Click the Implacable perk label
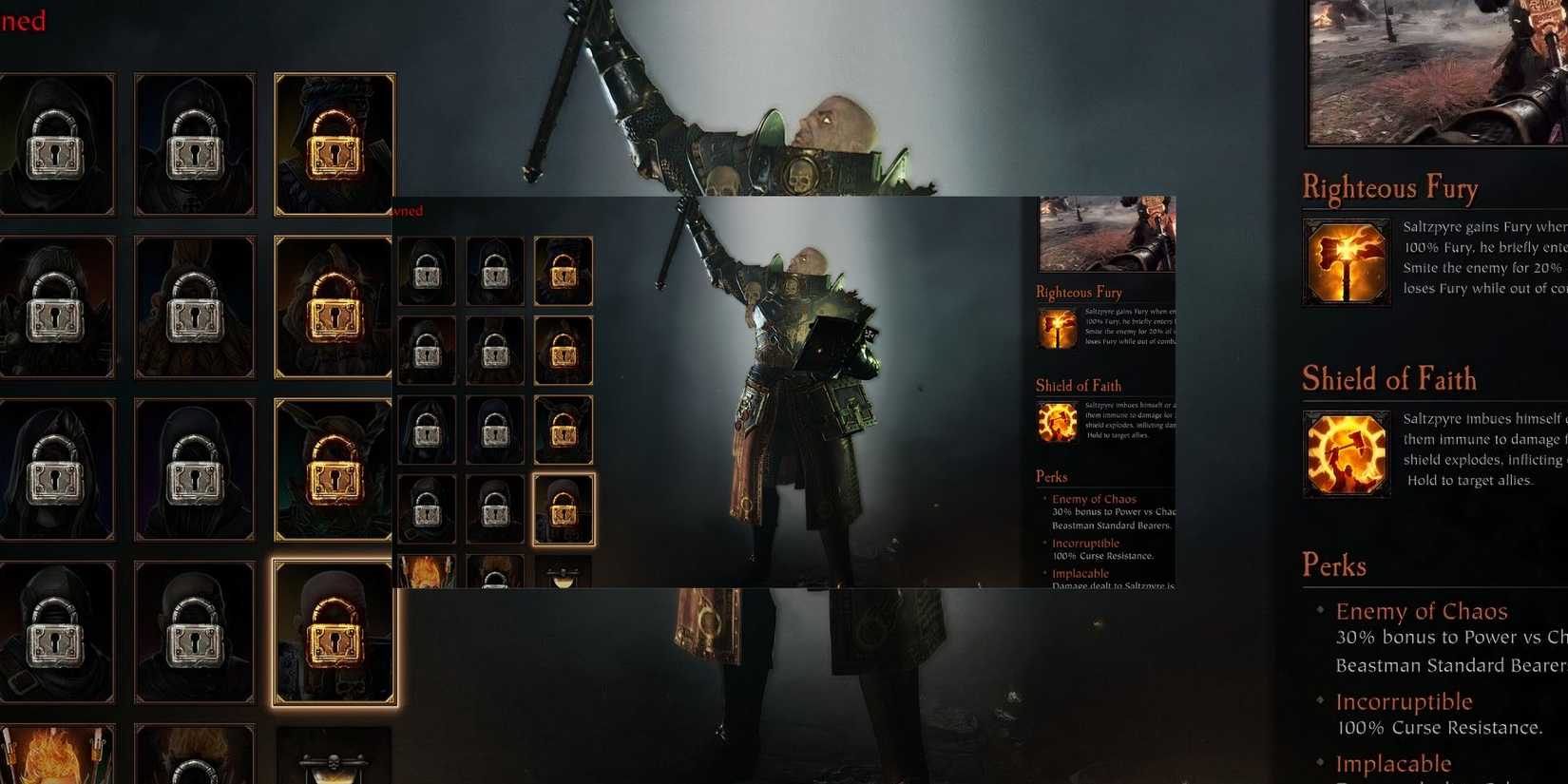The image size is (1568, 784). click(x=1394, y=762)
